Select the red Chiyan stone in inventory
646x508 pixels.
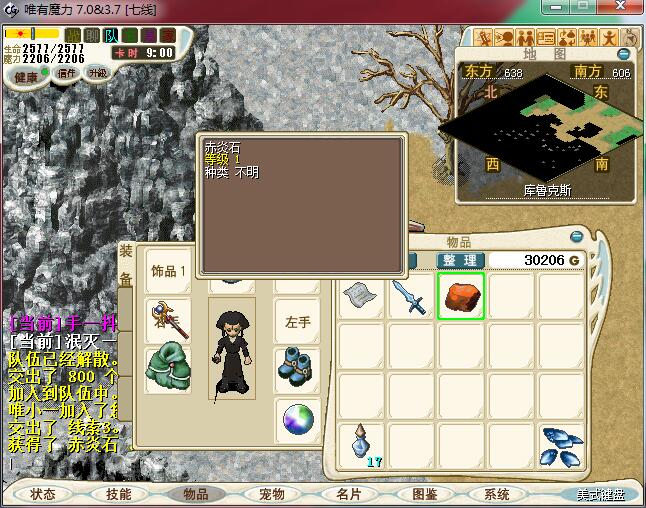[x=461, y=296]
